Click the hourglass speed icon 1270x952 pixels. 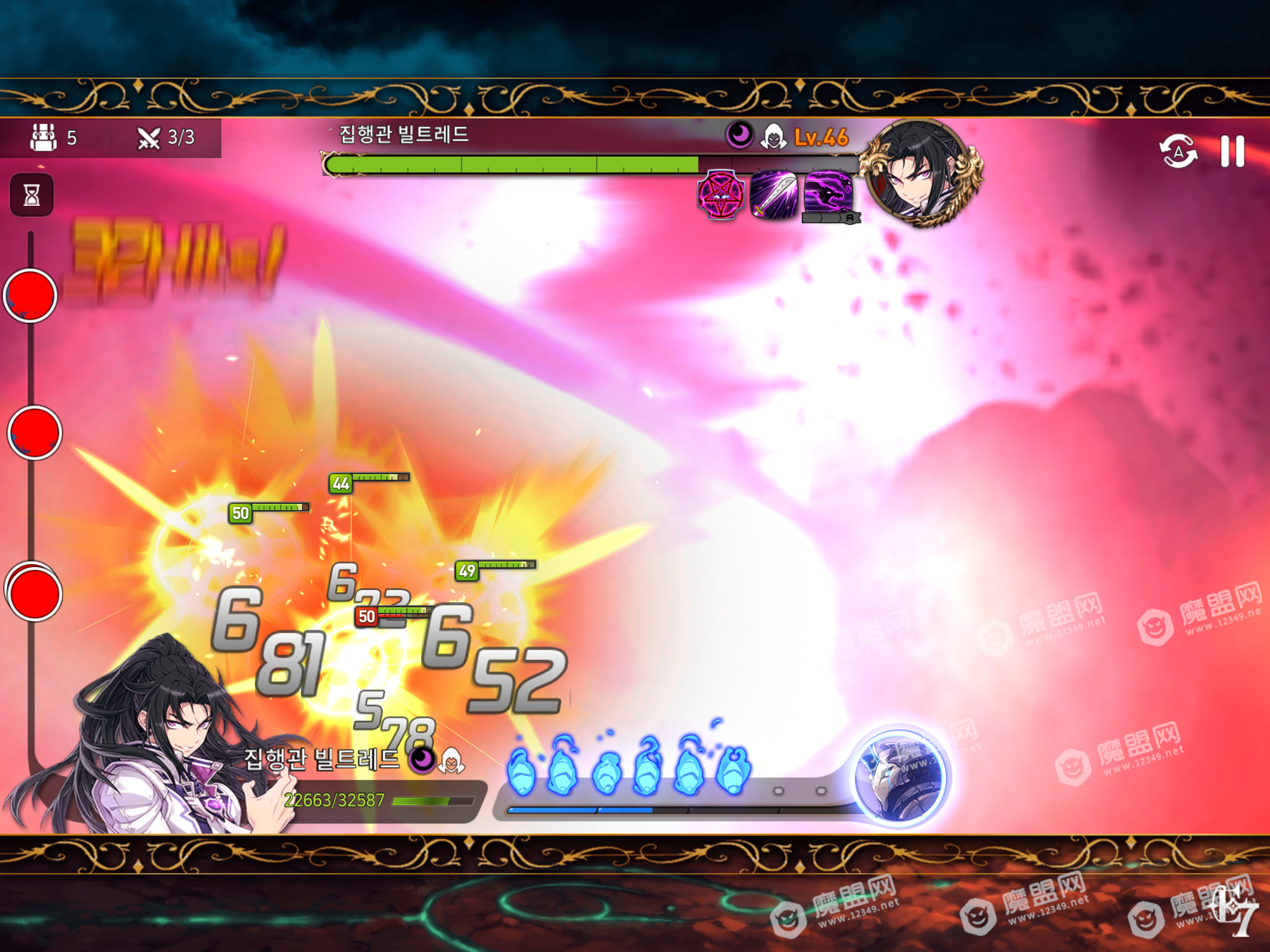point(32,195)
